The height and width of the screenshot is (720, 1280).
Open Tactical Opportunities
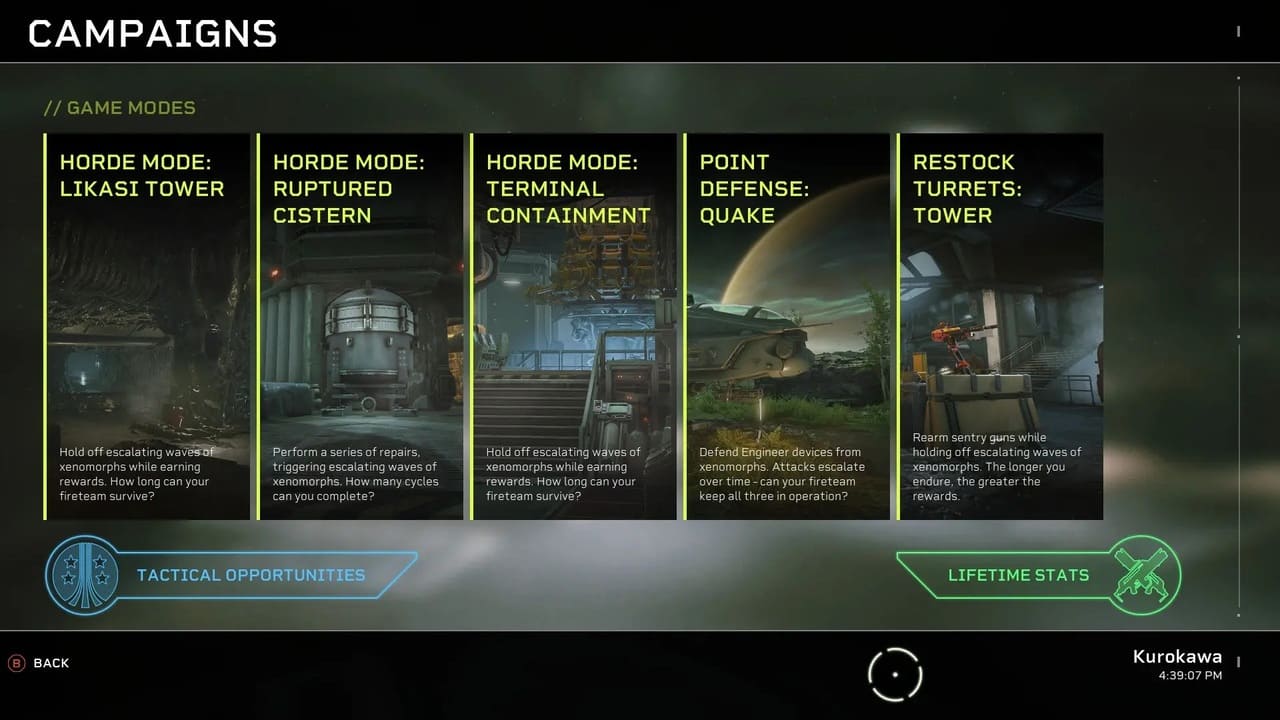tap(250, 575)
